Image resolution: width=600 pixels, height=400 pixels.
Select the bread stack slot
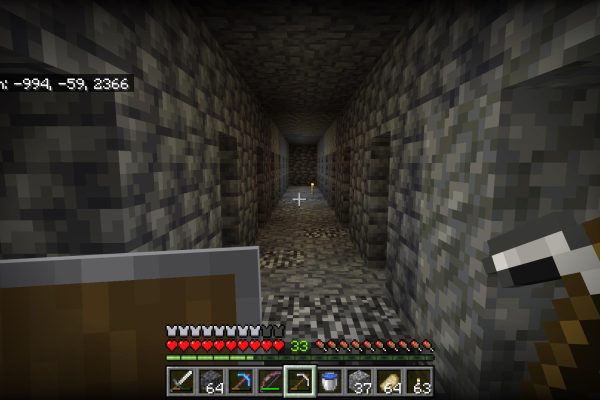(388, 381)
